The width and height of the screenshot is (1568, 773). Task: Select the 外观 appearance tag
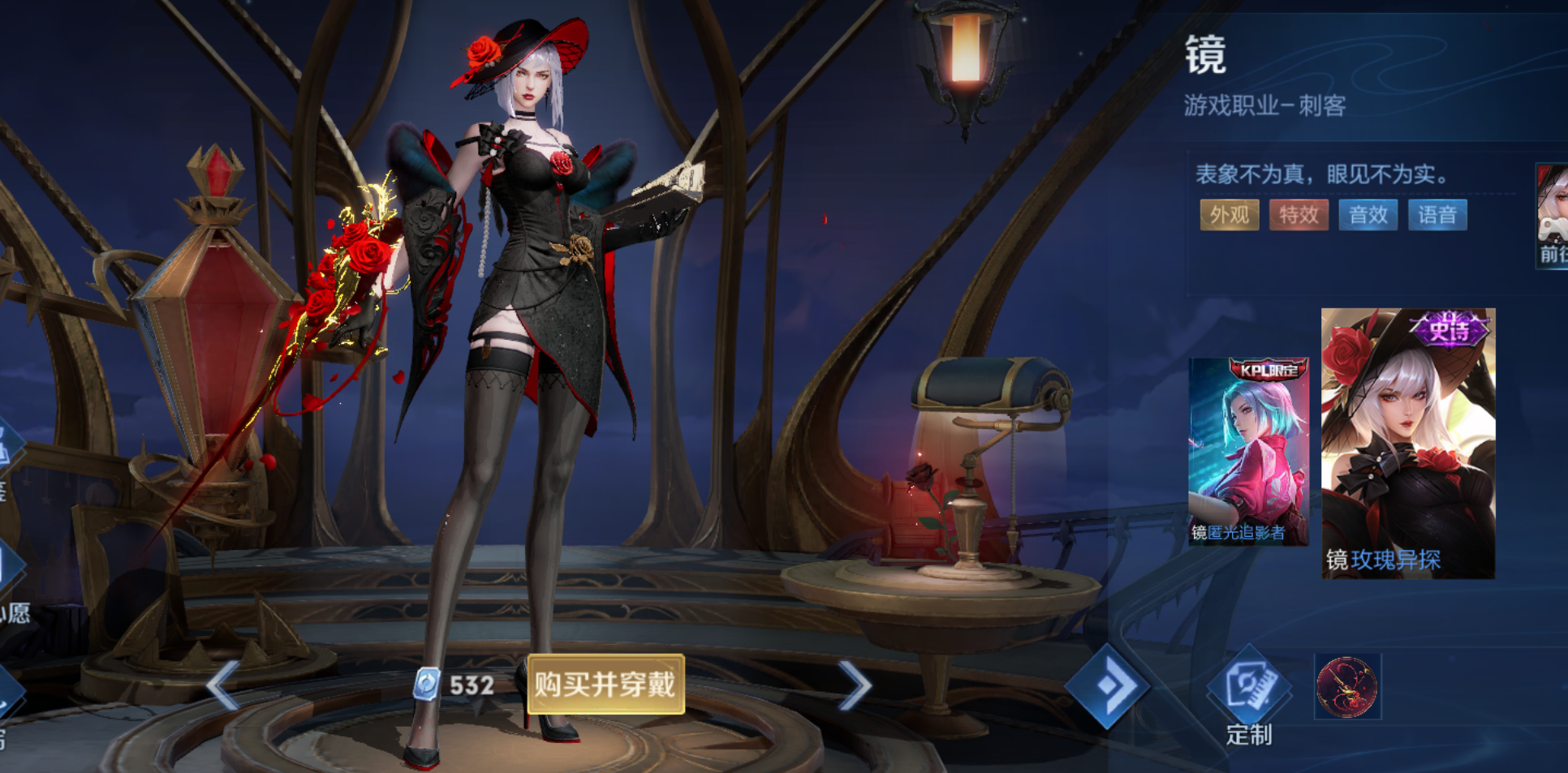[x=1229, y=215]
